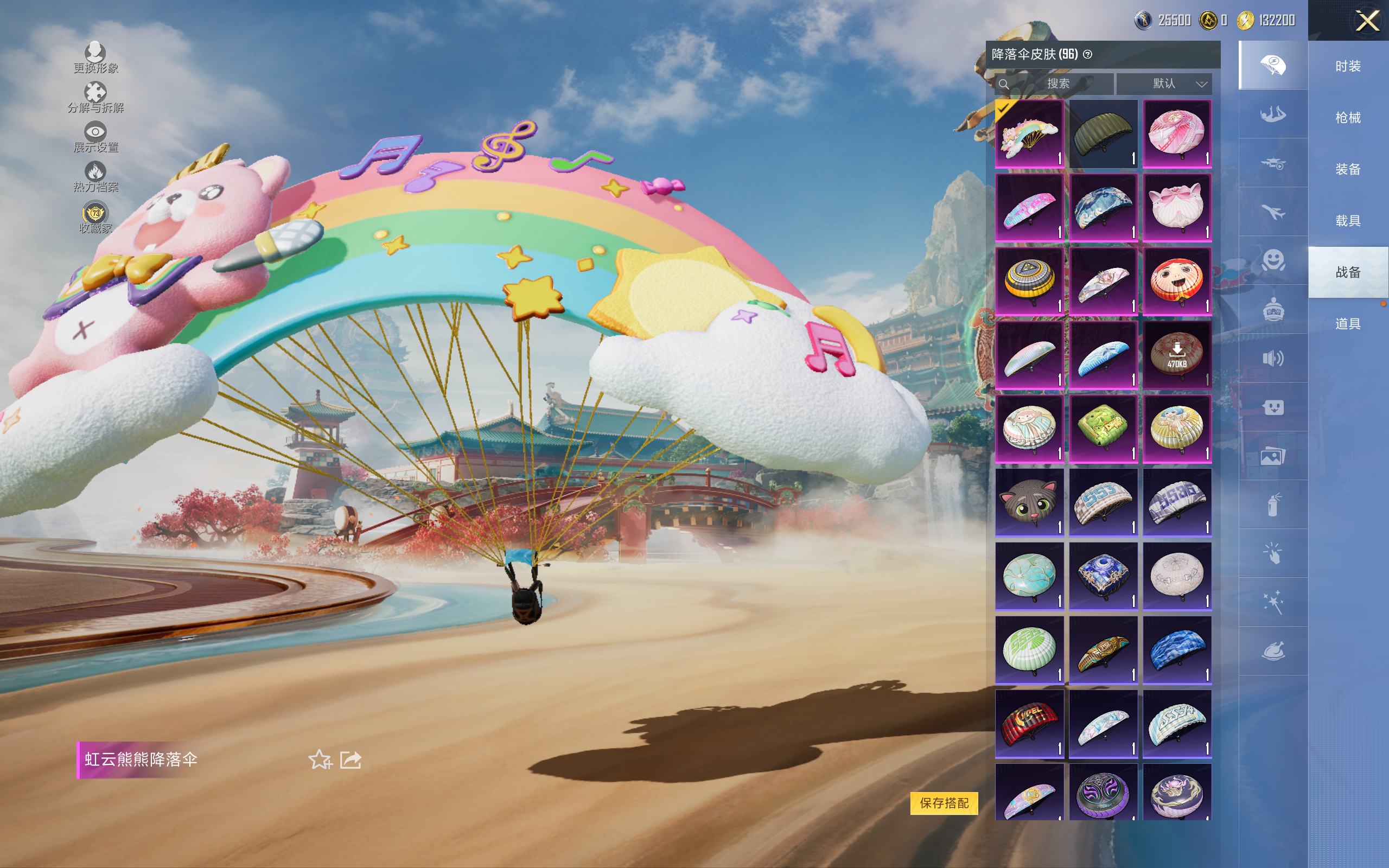The height and width of the screenshot is (868, 1389).
Task: Click the 保存搭配 save loadout button
Action: click(x=944, y=802)
